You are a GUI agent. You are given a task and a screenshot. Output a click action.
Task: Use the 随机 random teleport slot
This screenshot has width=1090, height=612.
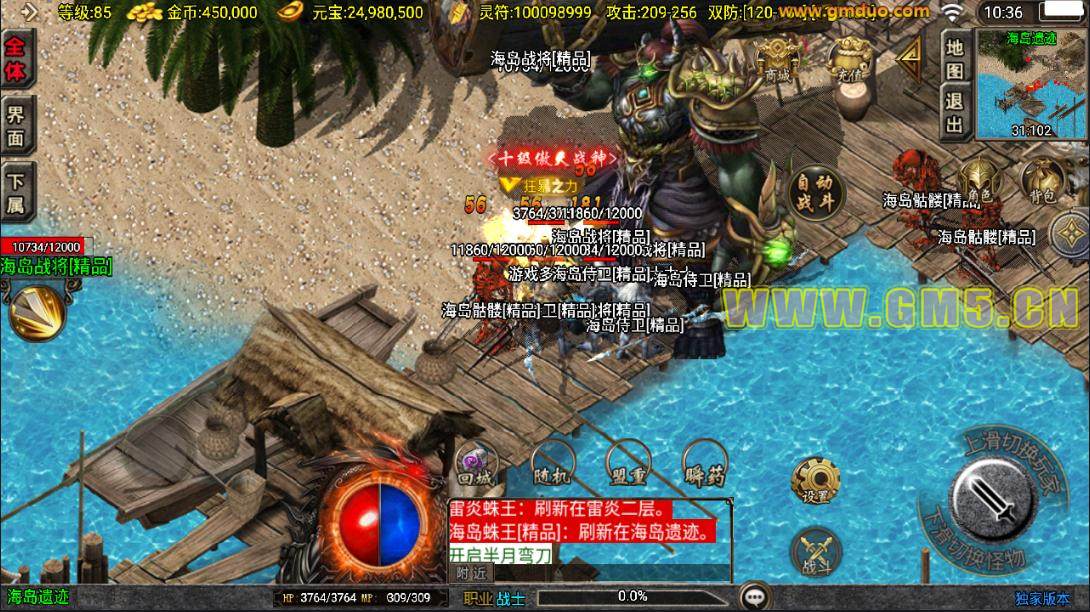[551, 463]
